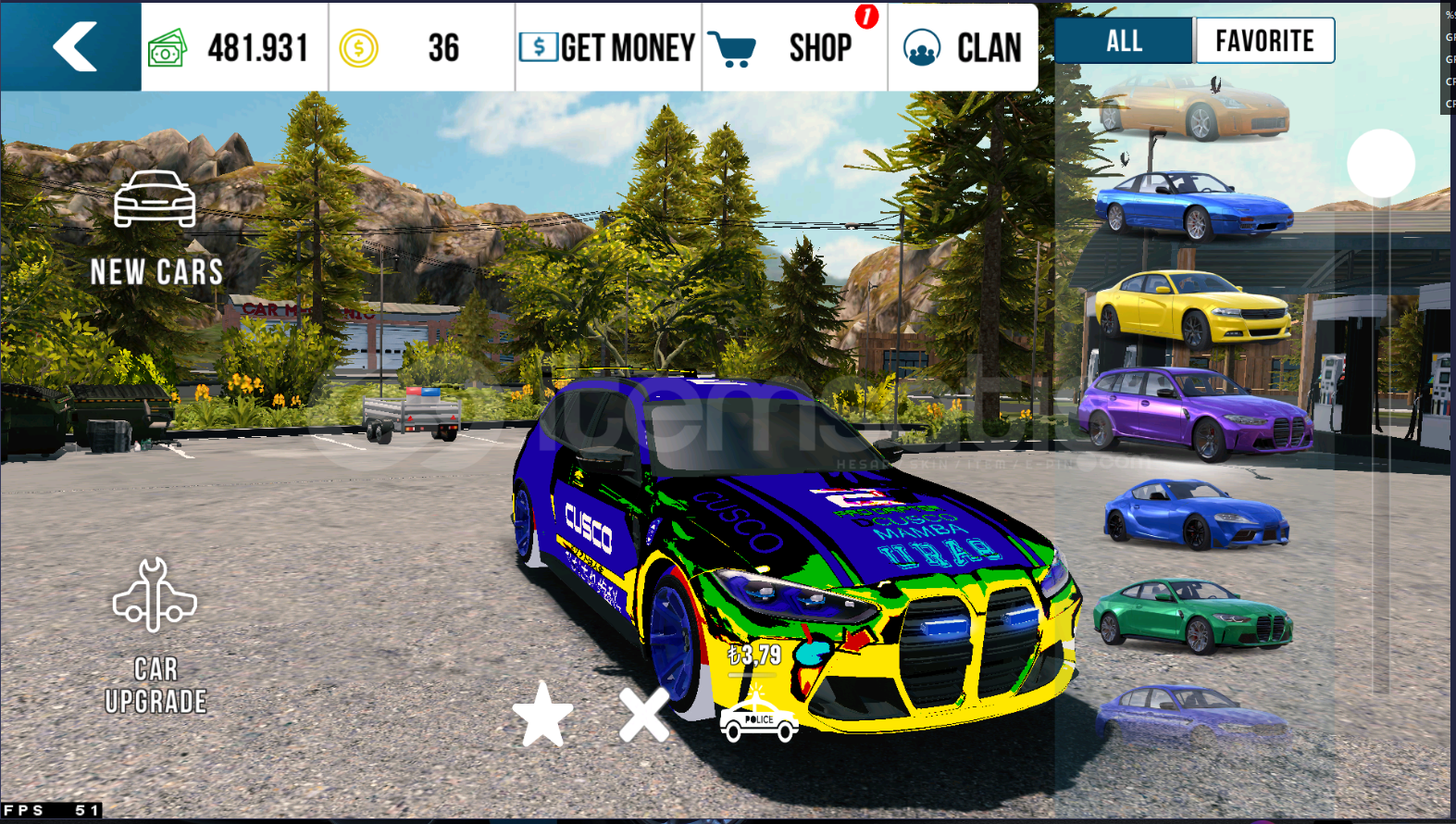
Task: Switch to the All cars tab
Action: (1124, 41)
